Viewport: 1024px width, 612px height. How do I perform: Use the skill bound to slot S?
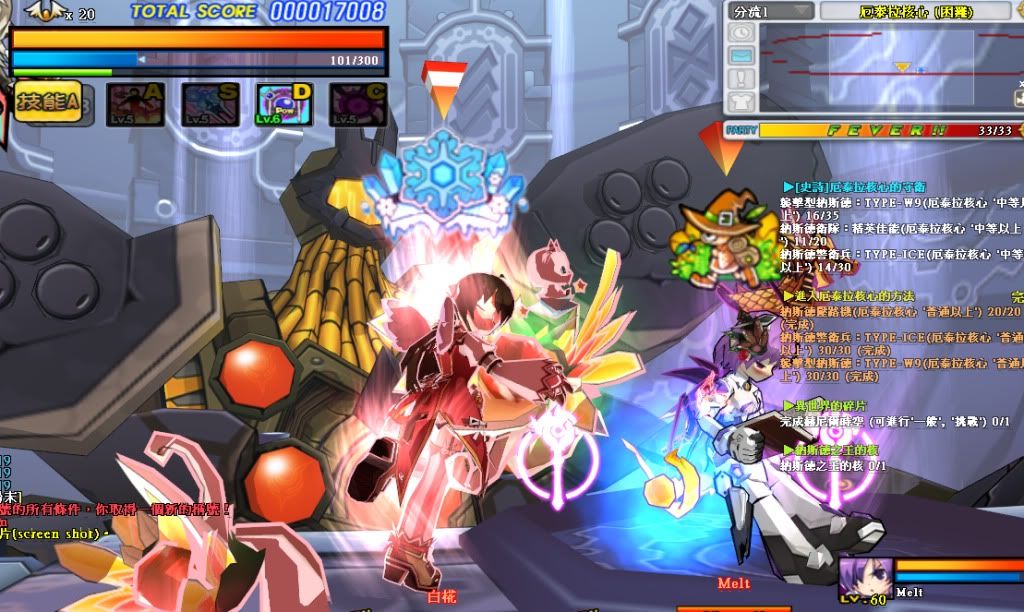(x=210, y=104)
